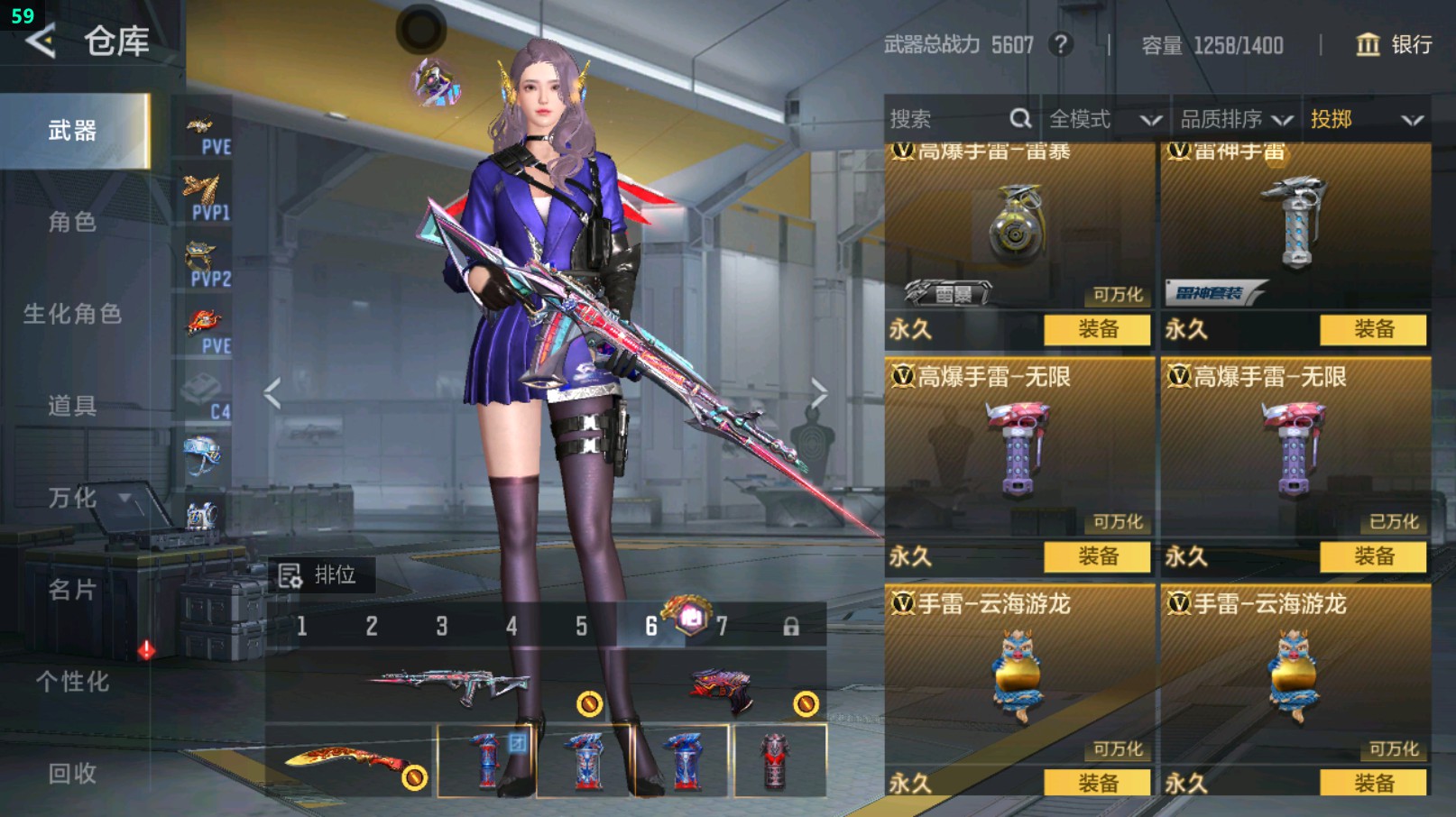
Task: Open the 名片 section
Action: 72,590
